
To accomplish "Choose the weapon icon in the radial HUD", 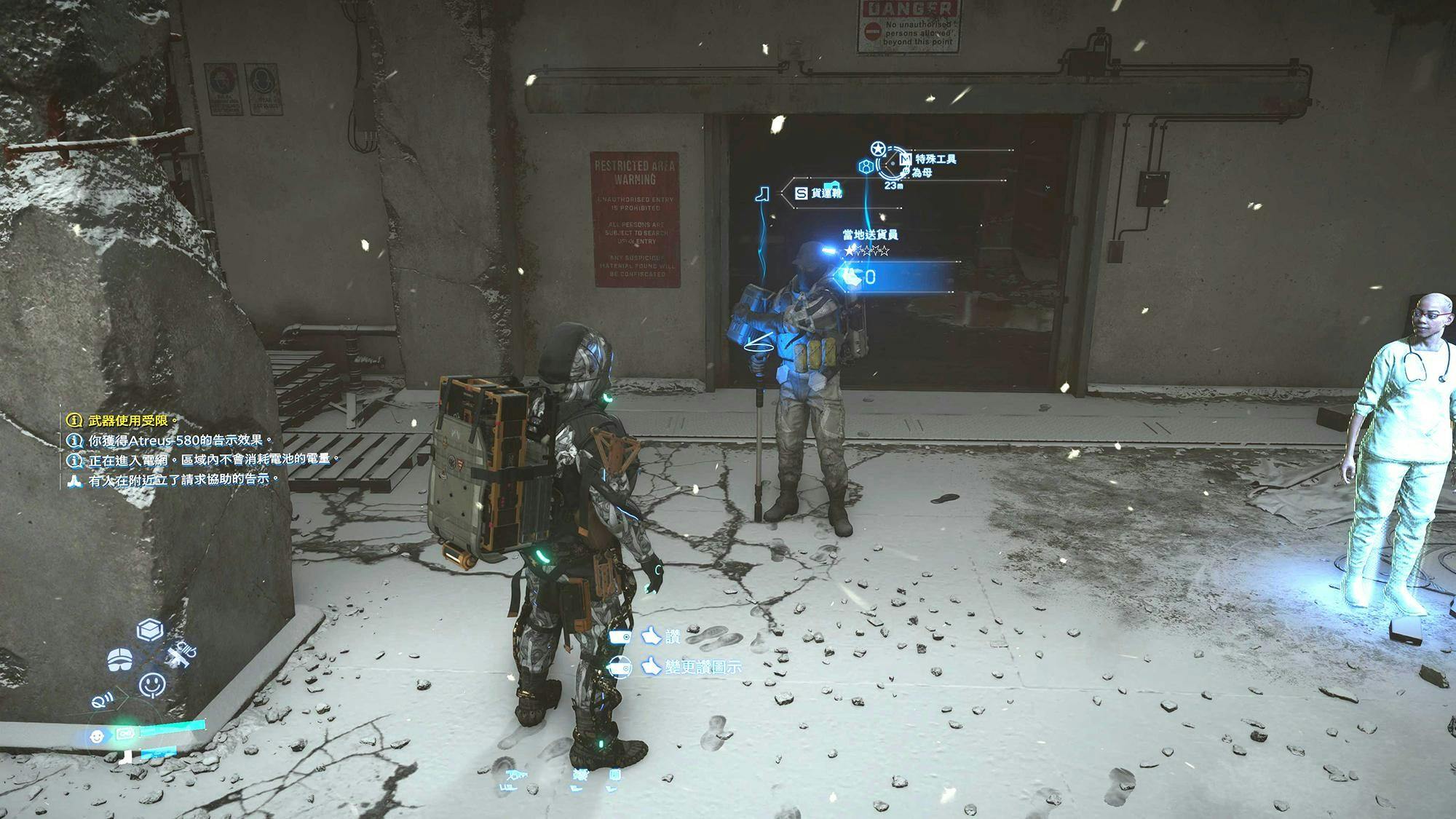I will coord(180,652).
